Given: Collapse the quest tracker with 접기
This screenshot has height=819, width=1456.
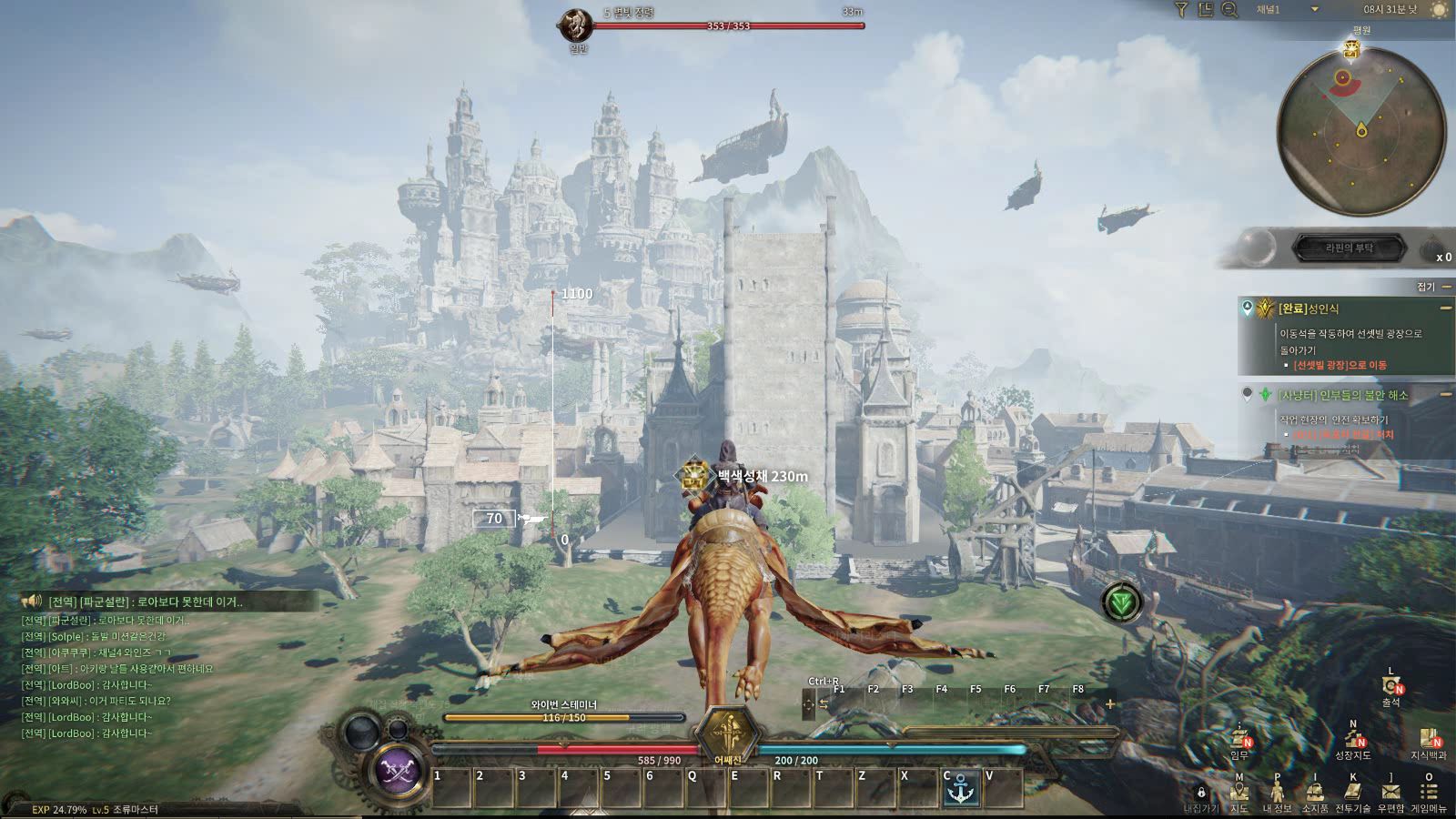Looking at the screenshot, I should tap(1431, 287).
